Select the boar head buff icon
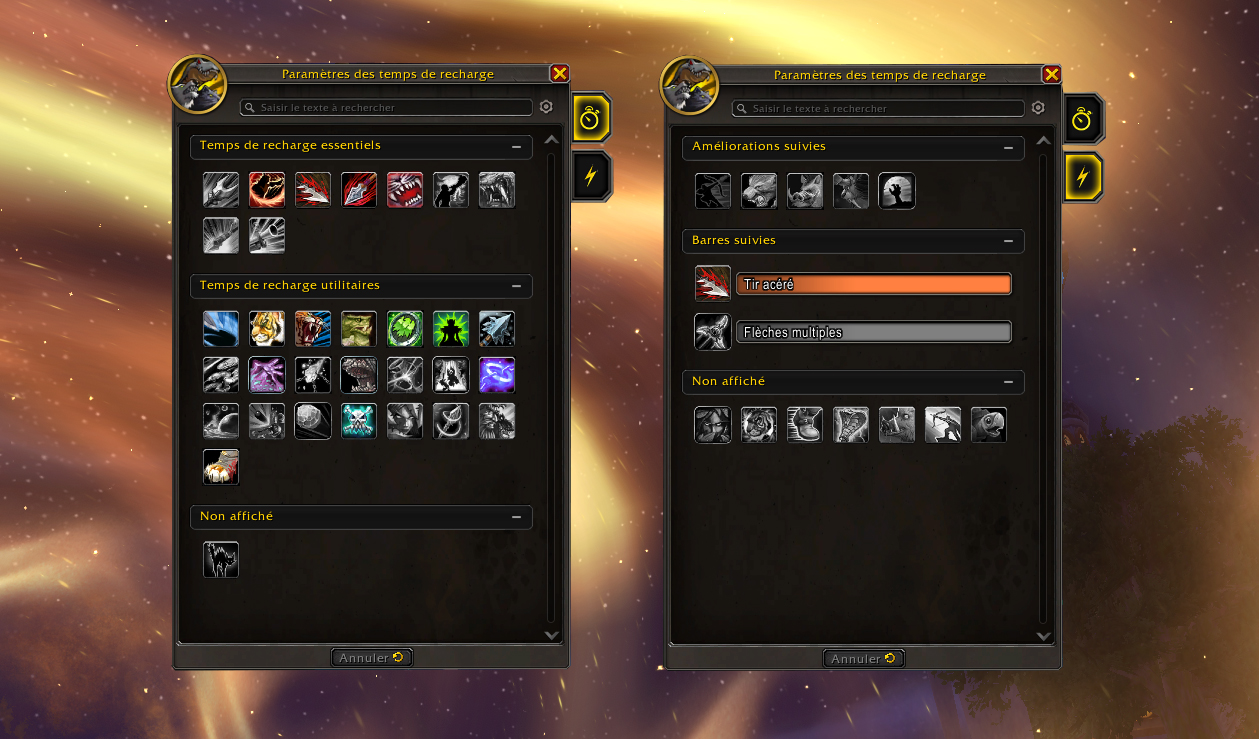 pyautogui.click(x=805, y=191)
